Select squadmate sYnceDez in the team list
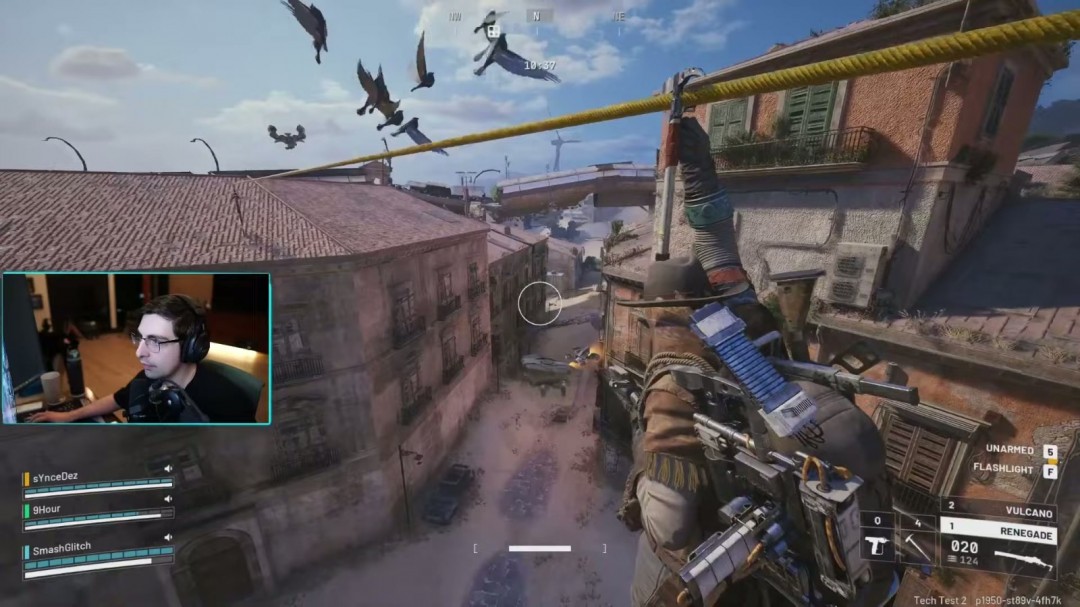The width and height of the screenshot is (1080, 607). [x=54, y=478]
